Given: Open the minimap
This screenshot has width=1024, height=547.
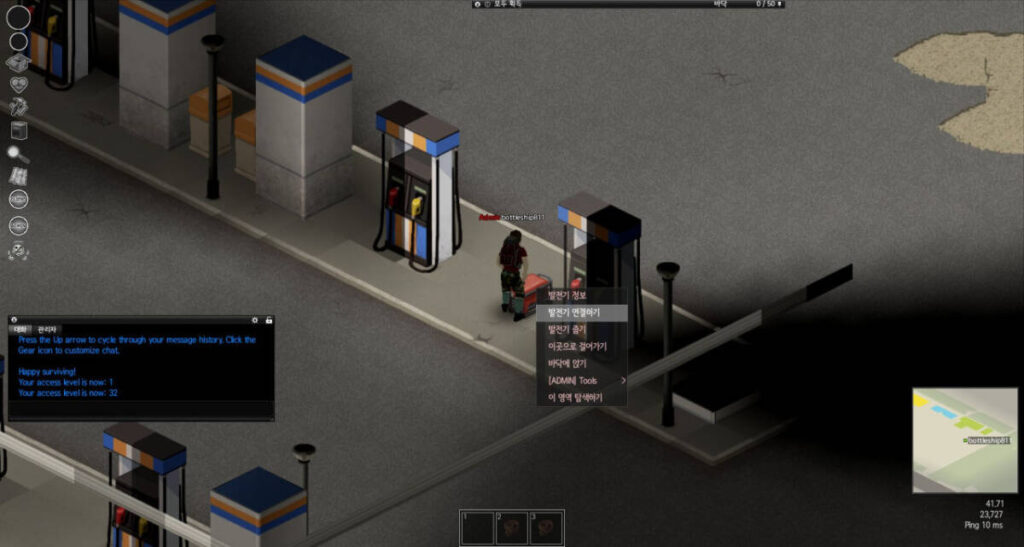Looking at the screenshot, I should click(x=965, y=440).
